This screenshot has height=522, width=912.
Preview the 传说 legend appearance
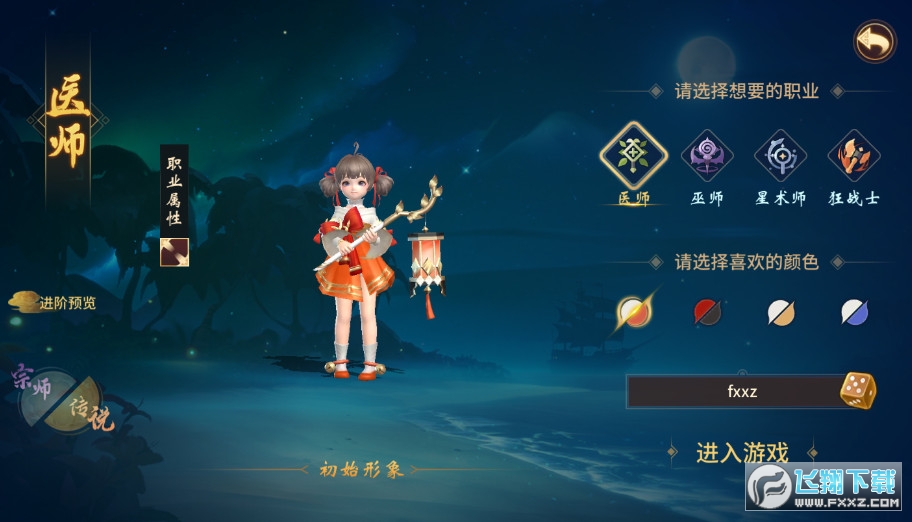click(86, 412)
